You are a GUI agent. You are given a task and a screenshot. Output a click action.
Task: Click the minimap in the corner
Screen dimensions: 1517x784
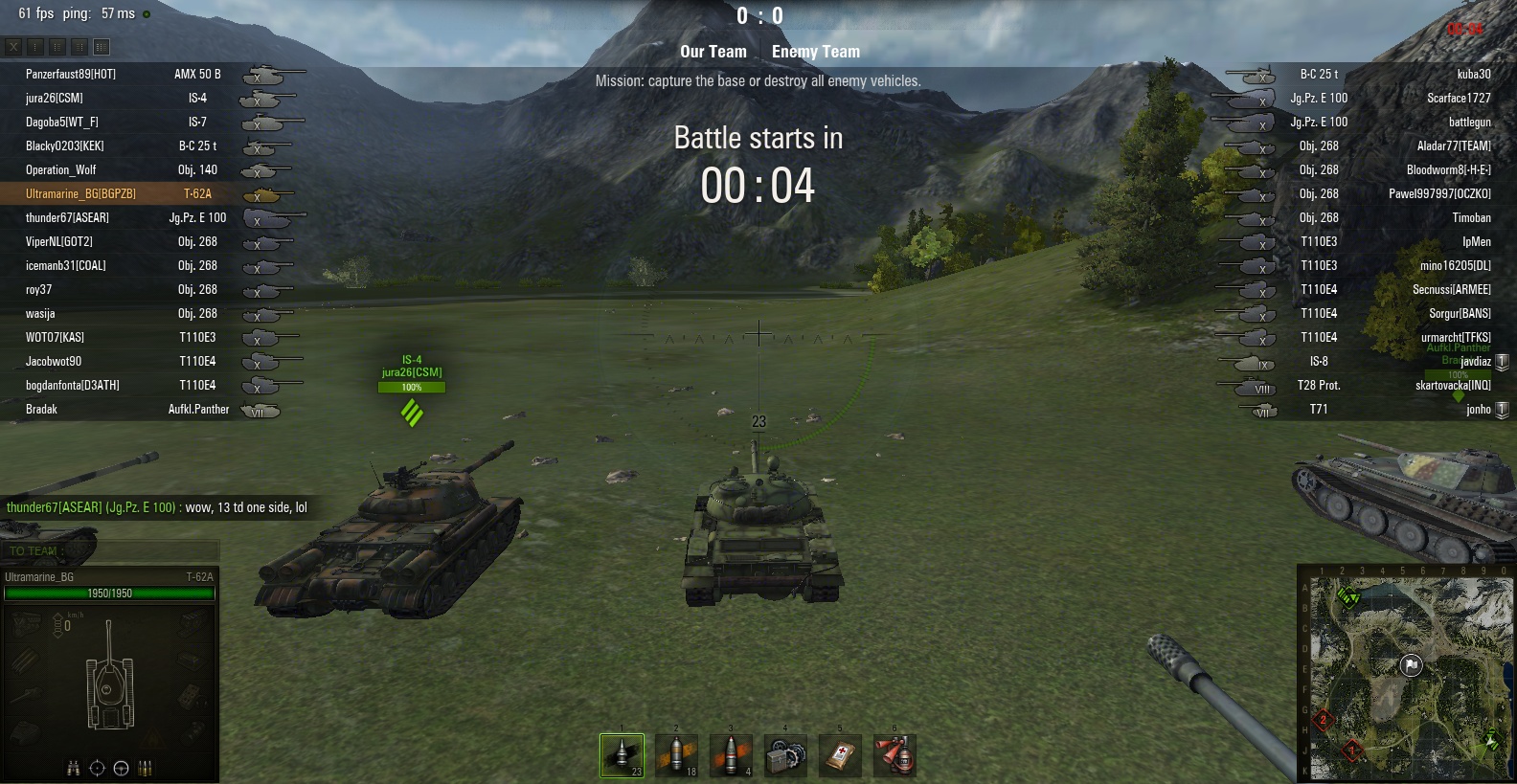click(x=1406, y=676)
